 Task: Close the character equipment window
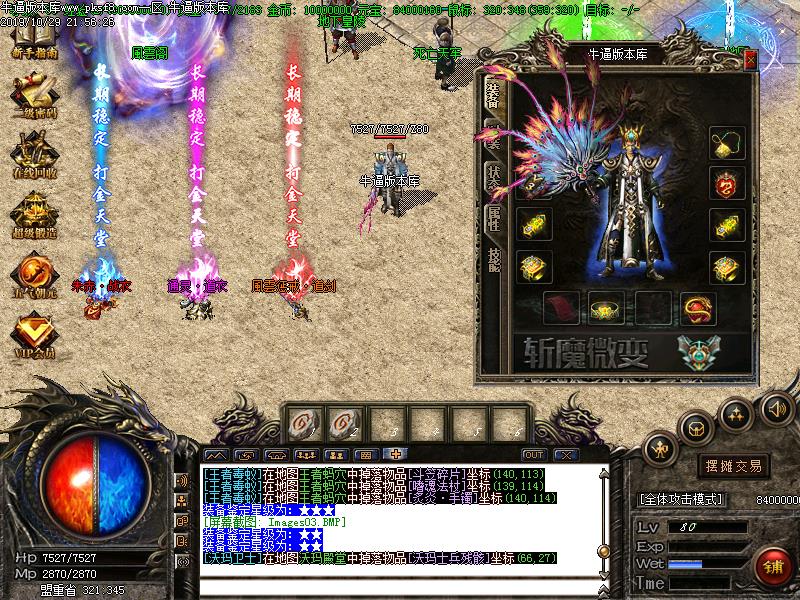pyautogui.click(x=750, y=59)
